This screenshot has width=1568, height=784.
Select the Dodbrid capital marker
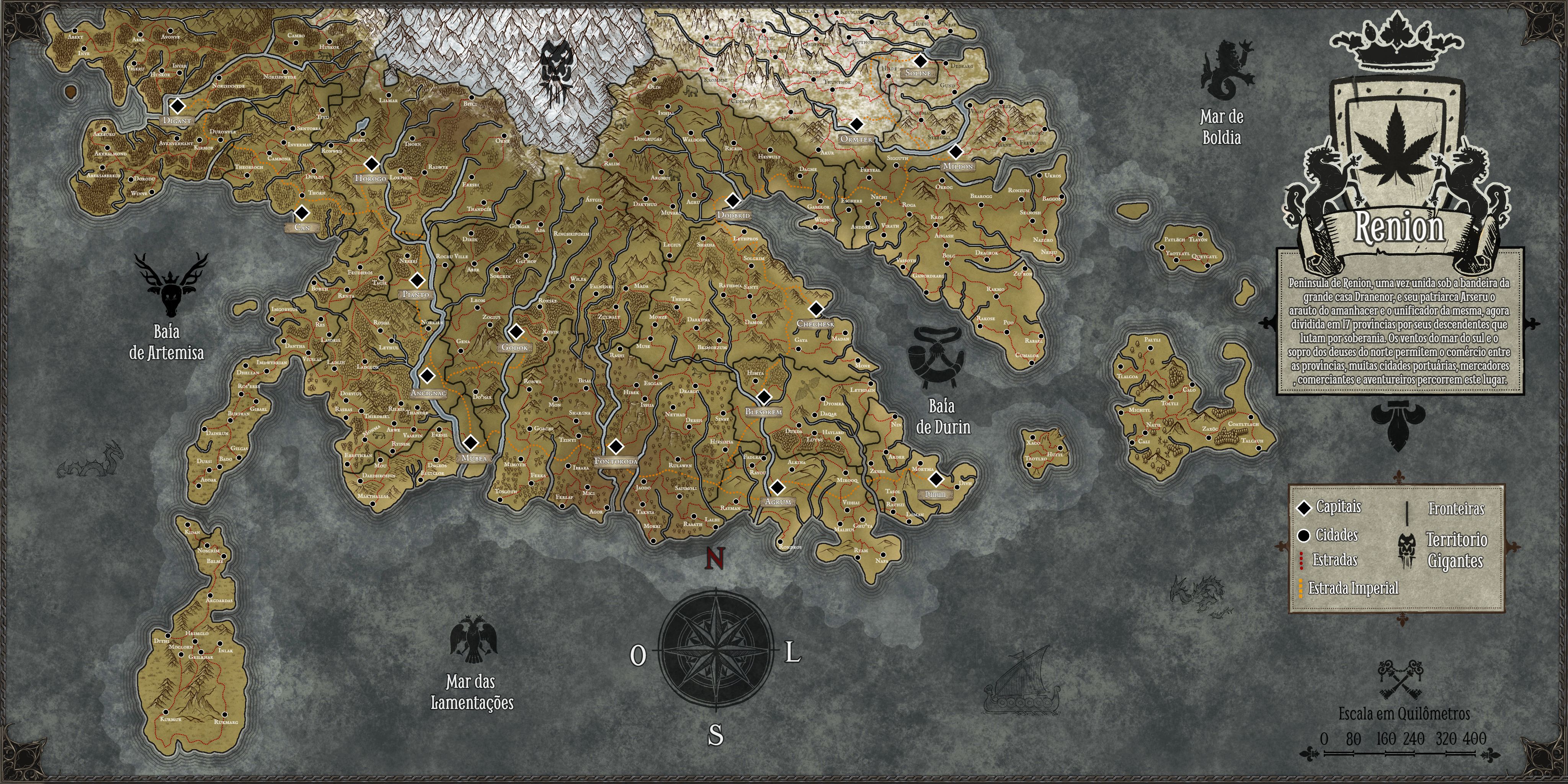click(x=733, y=200)
